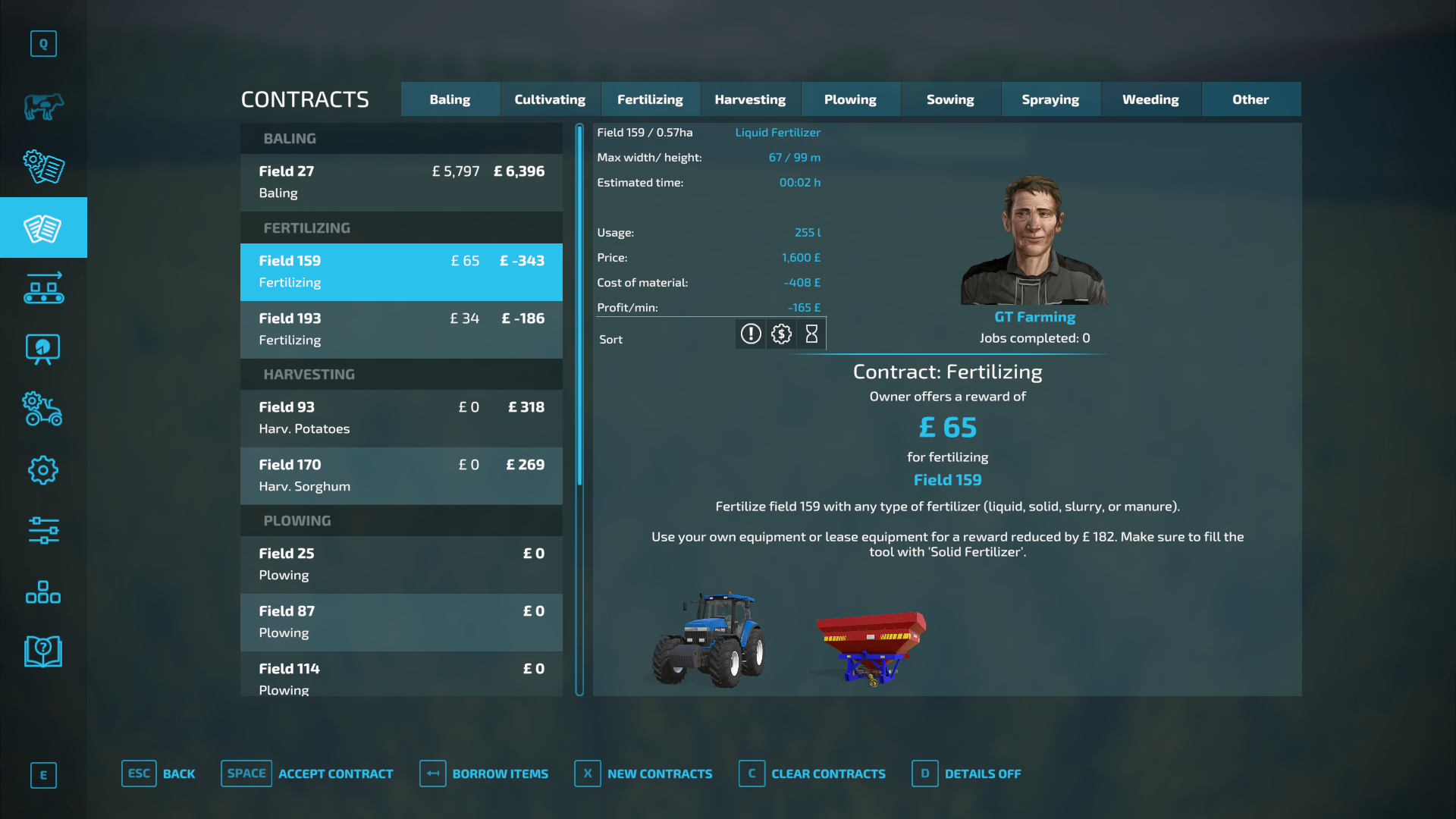
Task: Click Borrow Items
Action: 485,773
